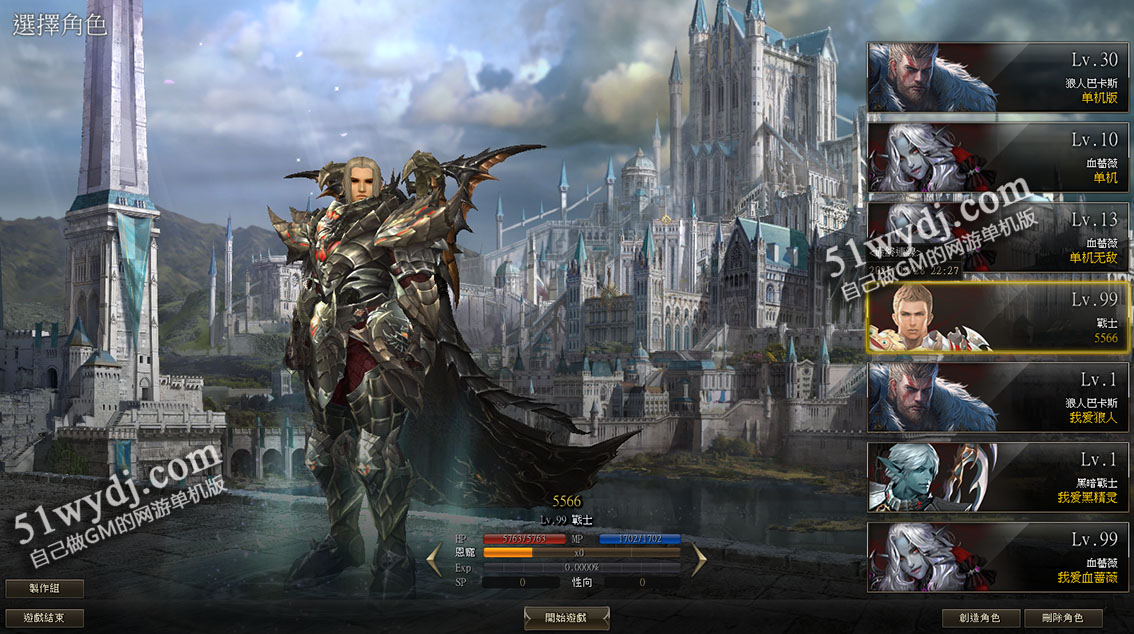
Task: Pick the Lv.99 戰士 5566 character
Action: 997,317
